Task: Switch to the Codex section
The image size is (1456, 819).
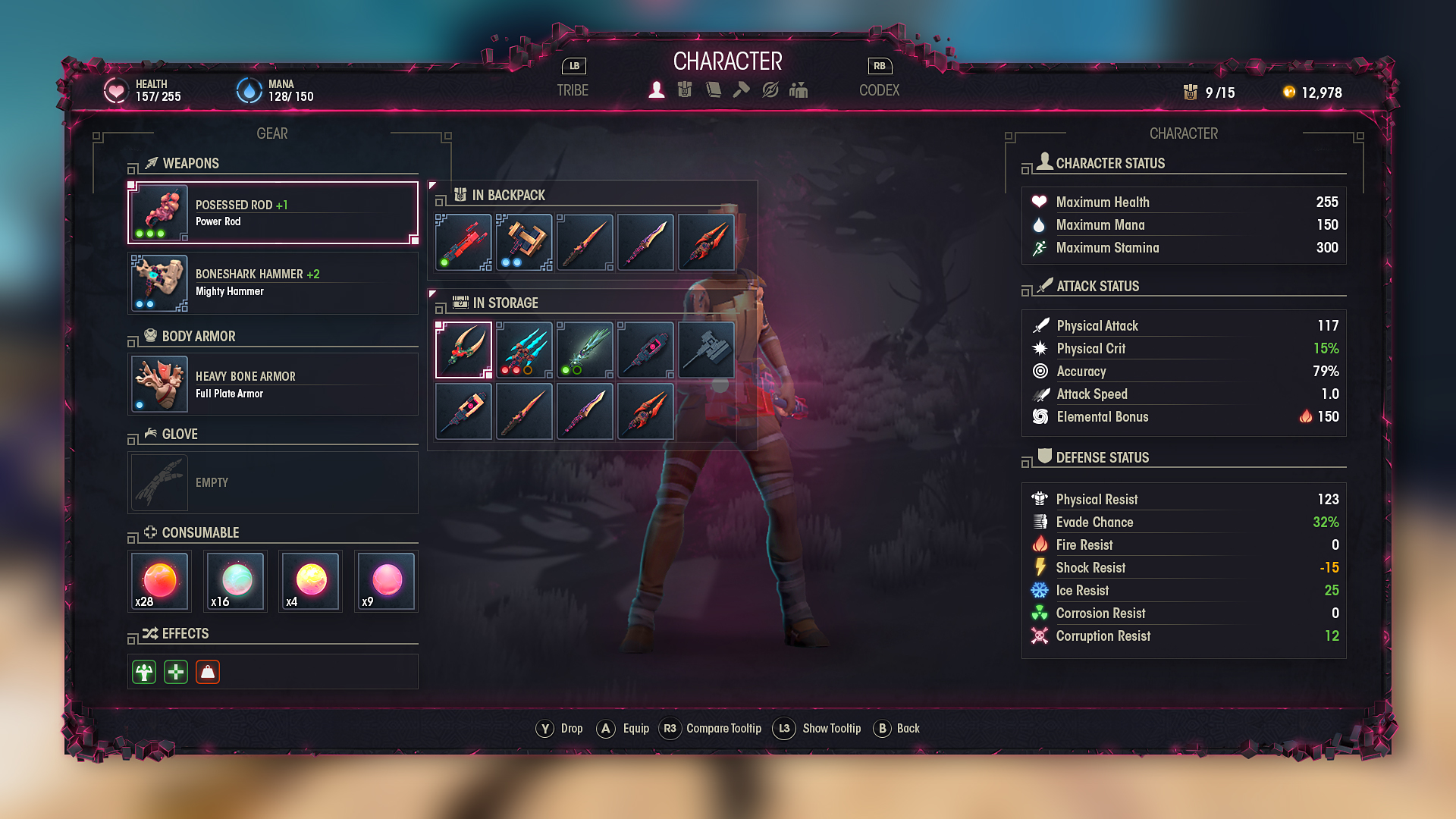Action: pyautogui.click(x=879, y=90)
